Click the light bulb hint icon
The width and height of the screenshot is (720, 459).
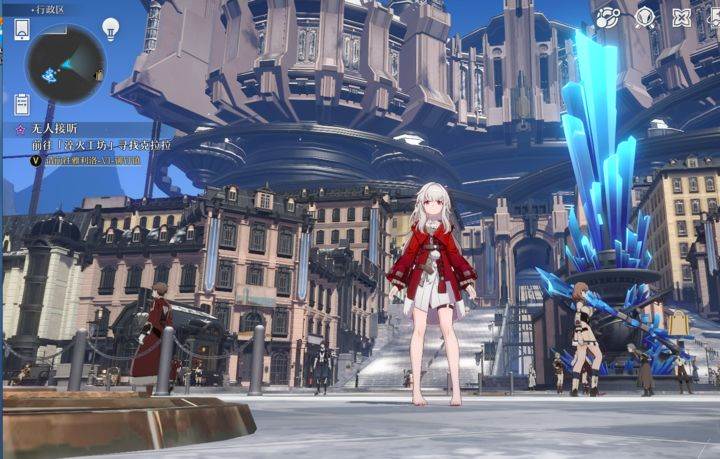[x=111, y=29]
